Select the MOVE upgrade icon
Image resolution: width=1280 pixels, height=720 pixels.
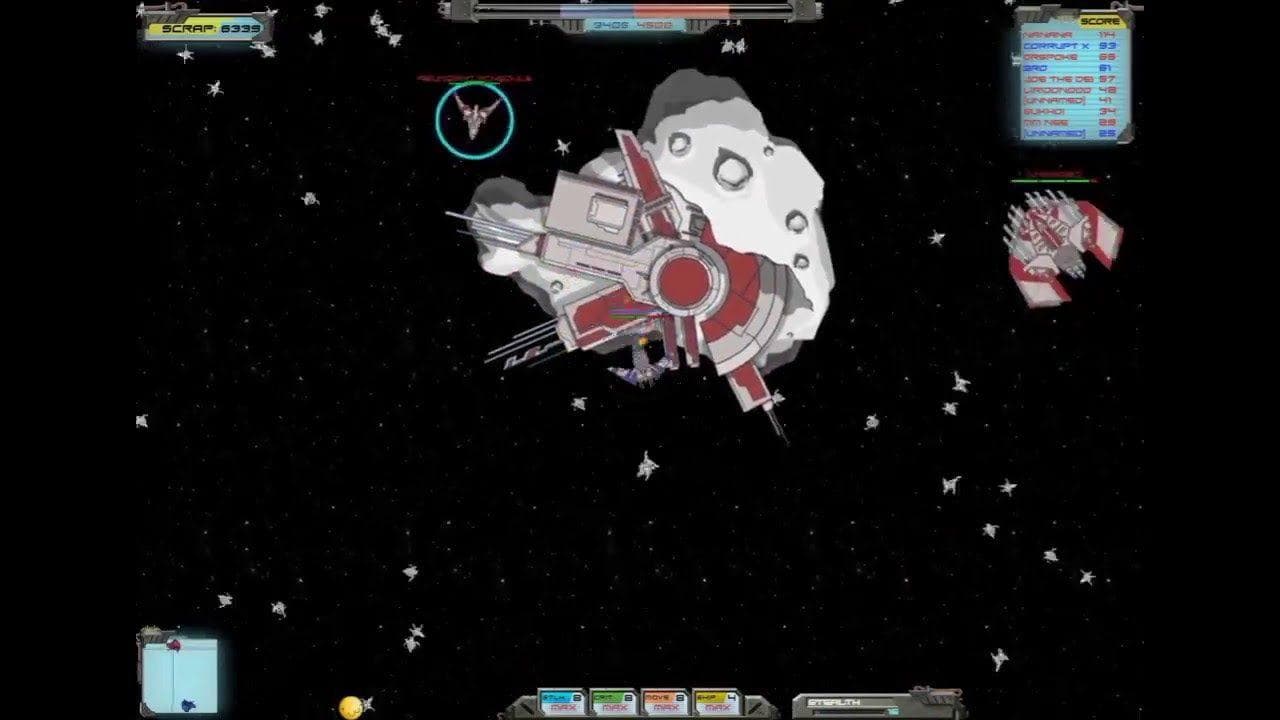click(665, 699)
